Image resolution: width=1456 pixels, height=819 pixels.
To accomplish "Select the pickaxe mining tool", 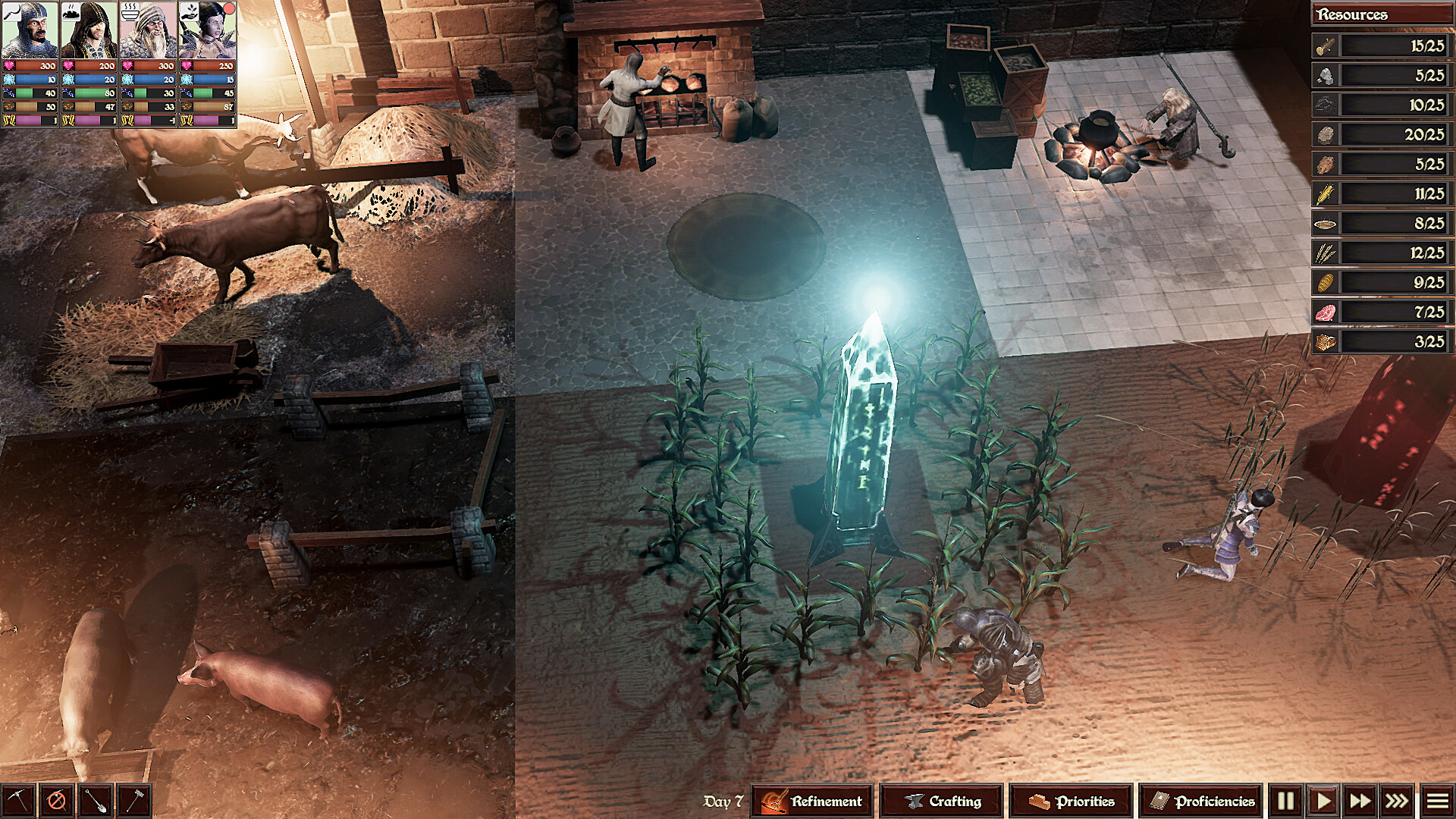I will coord(18,799).
